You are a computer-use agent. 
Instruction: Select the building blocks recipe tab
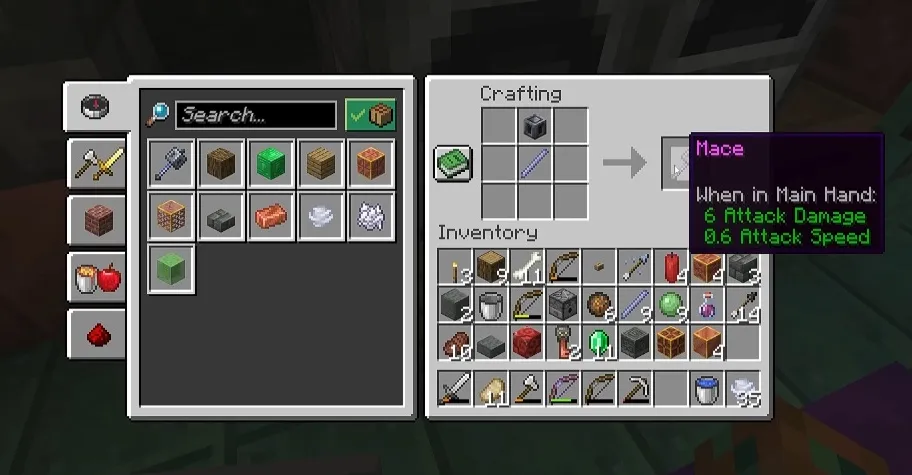click(x=96, y=219)
